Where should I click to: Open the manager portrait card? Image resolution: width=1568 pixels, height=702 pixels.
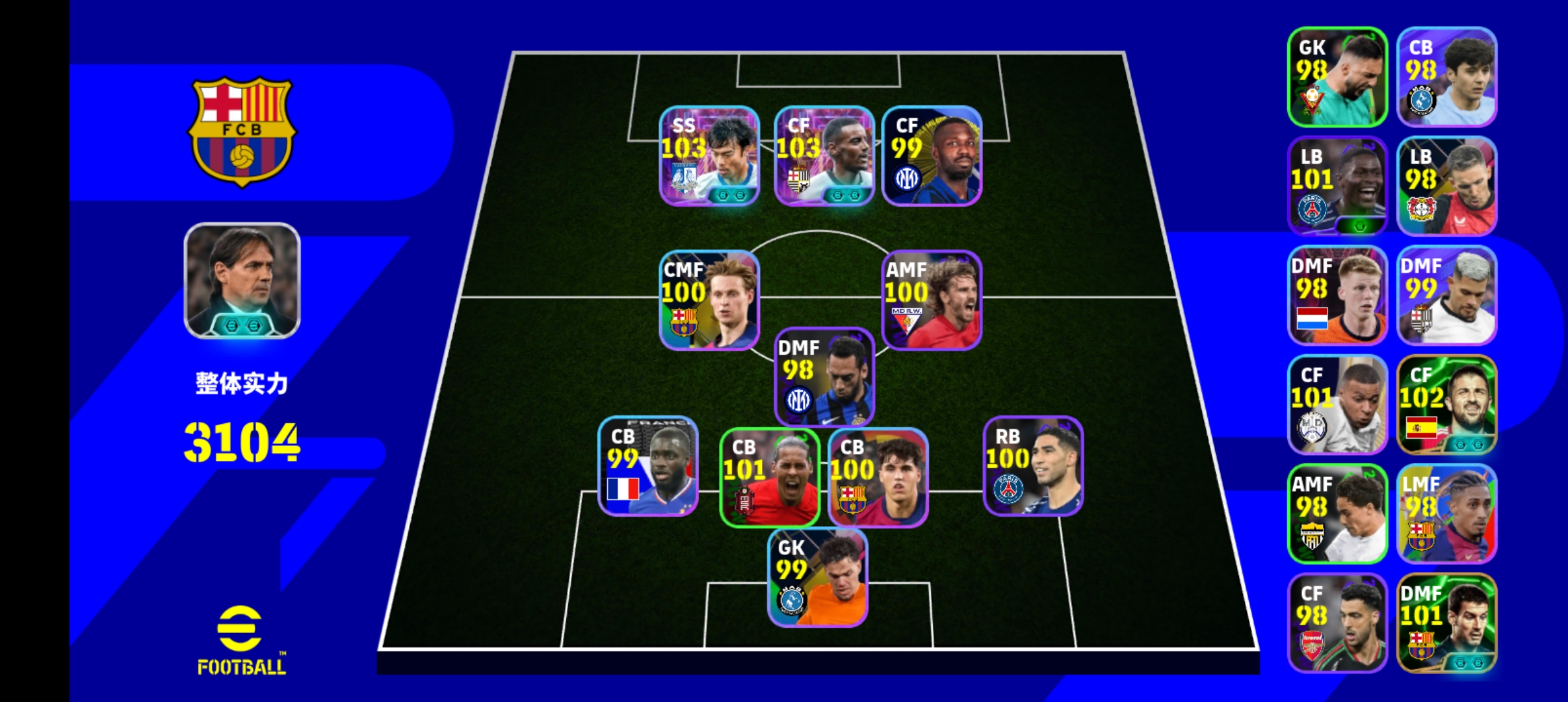point(242,281)
